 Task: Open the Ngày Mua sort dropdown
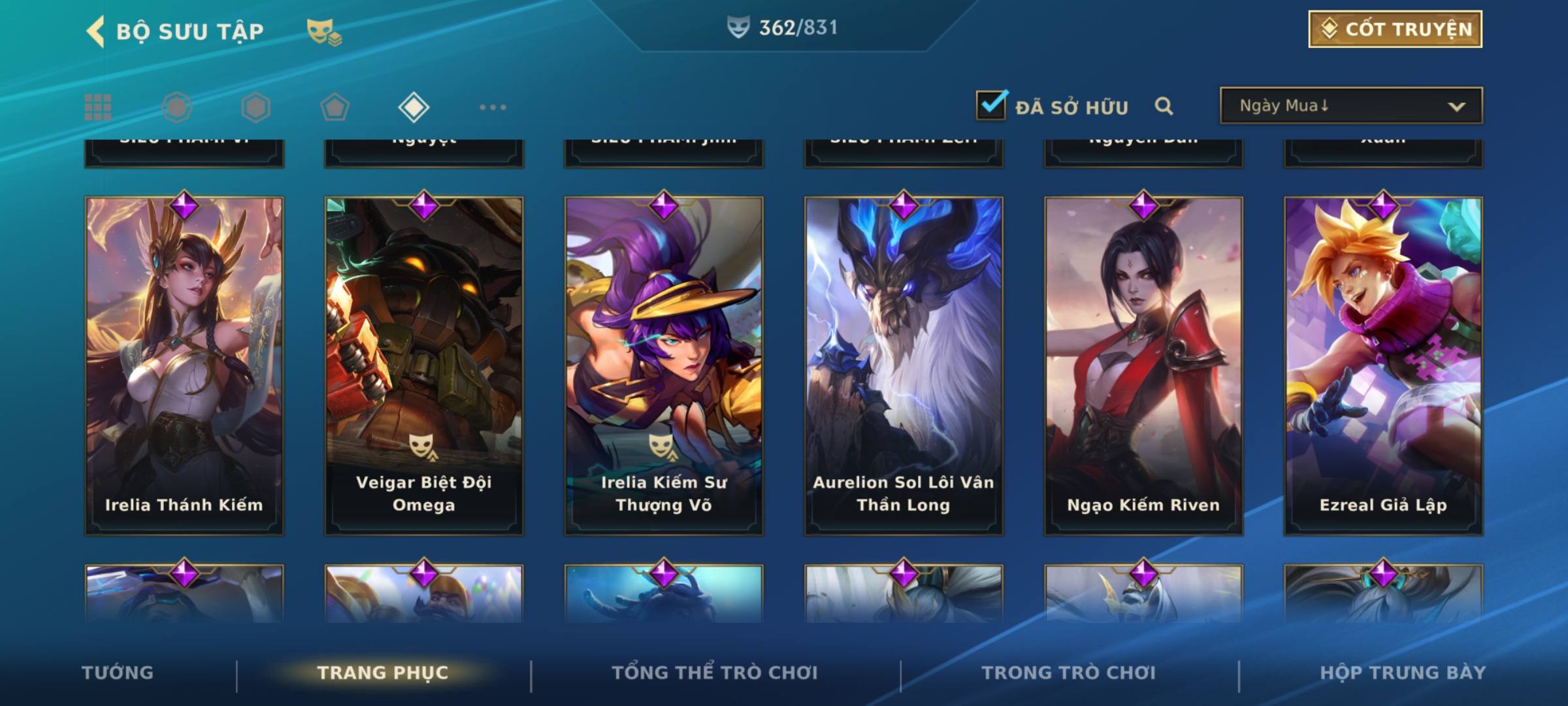click(1350, 106)
